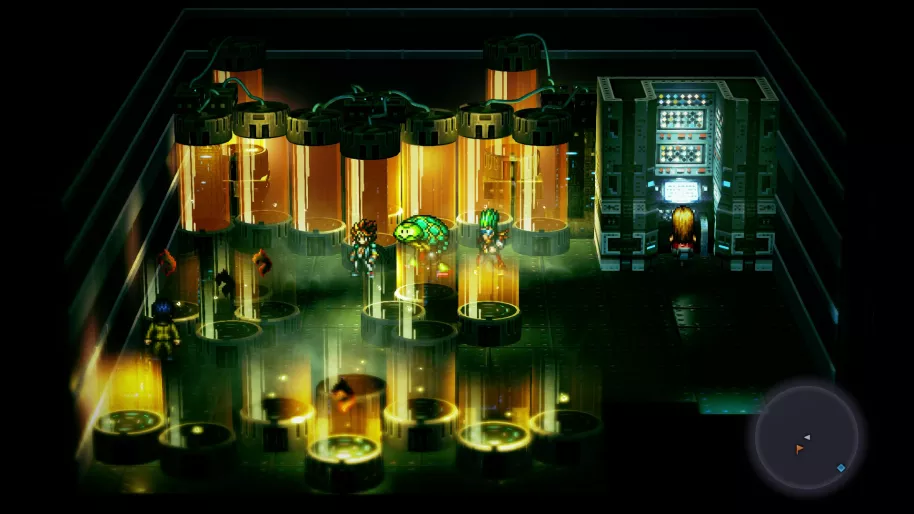Open the circular minimap
The height and width of the screenshot is (514, 914).
tap(806, 437)
